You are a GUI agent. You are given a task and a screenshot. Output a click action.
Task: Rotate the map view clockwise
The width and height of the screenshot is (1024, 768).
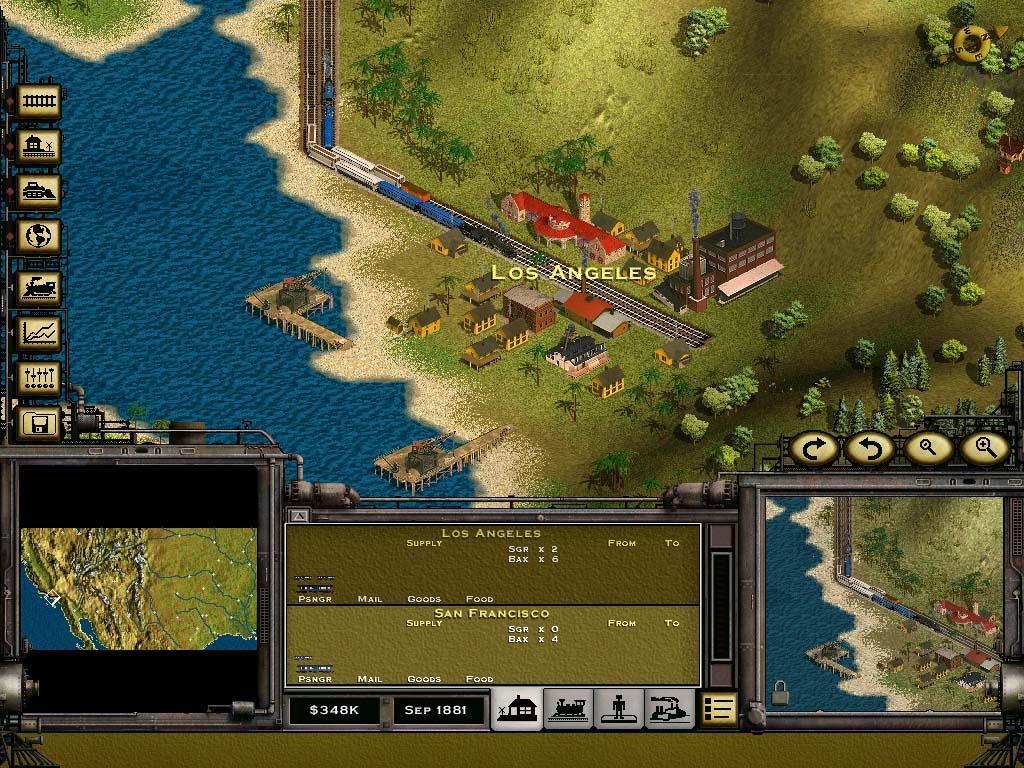(x=813, y=449)
